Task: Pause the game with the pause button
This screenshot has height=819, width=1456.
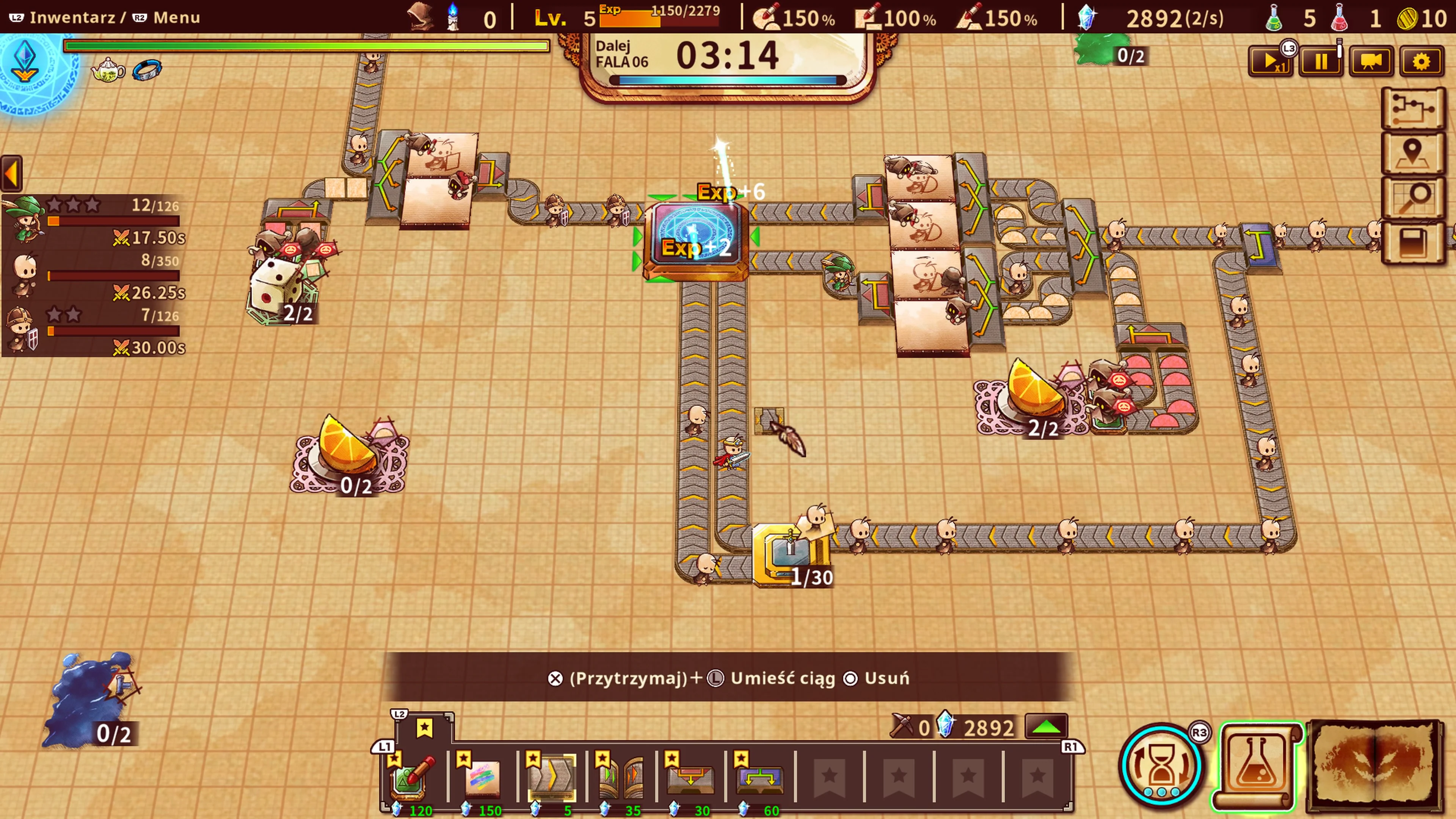Action: [1320, 61]
